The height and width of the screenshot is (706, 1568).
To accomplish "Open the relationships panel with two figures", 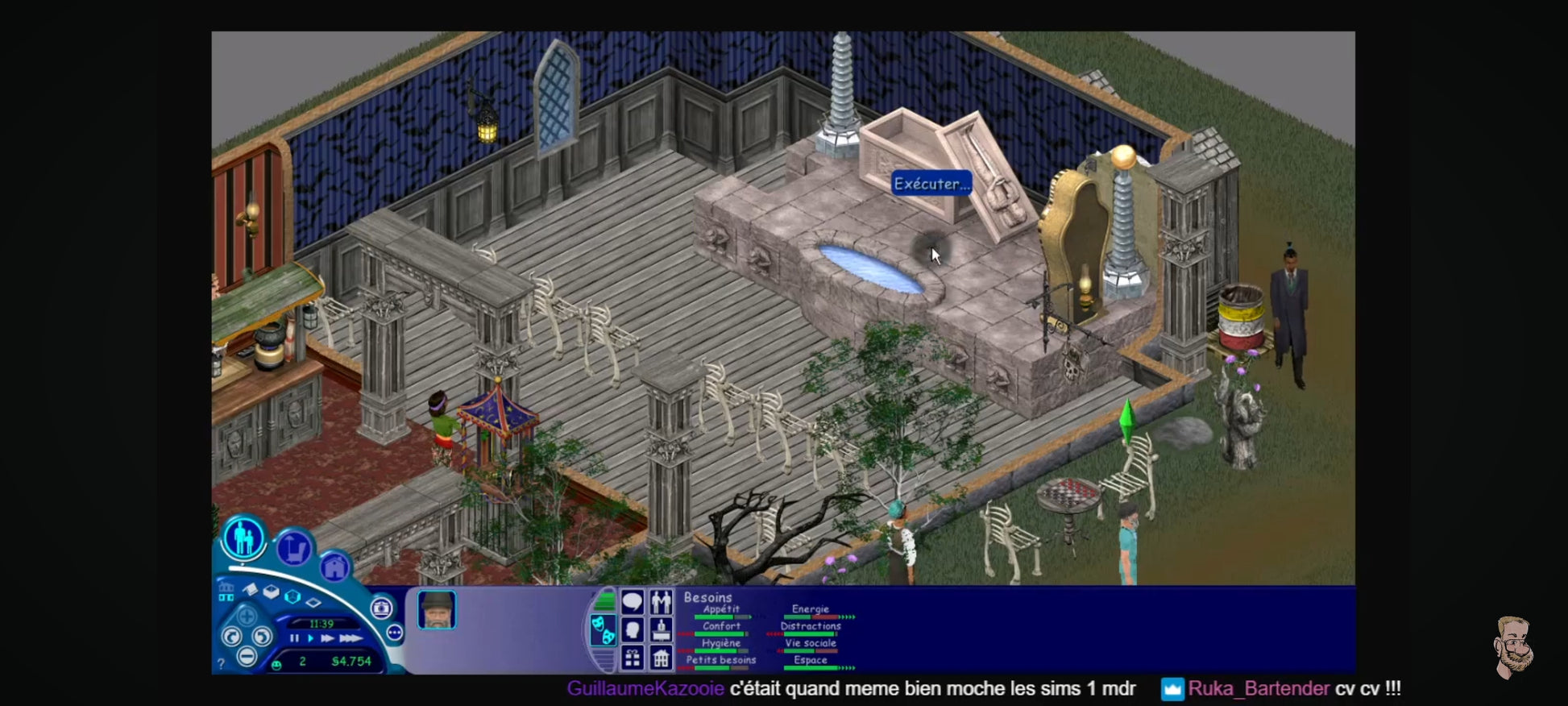I will click(661, 601).
